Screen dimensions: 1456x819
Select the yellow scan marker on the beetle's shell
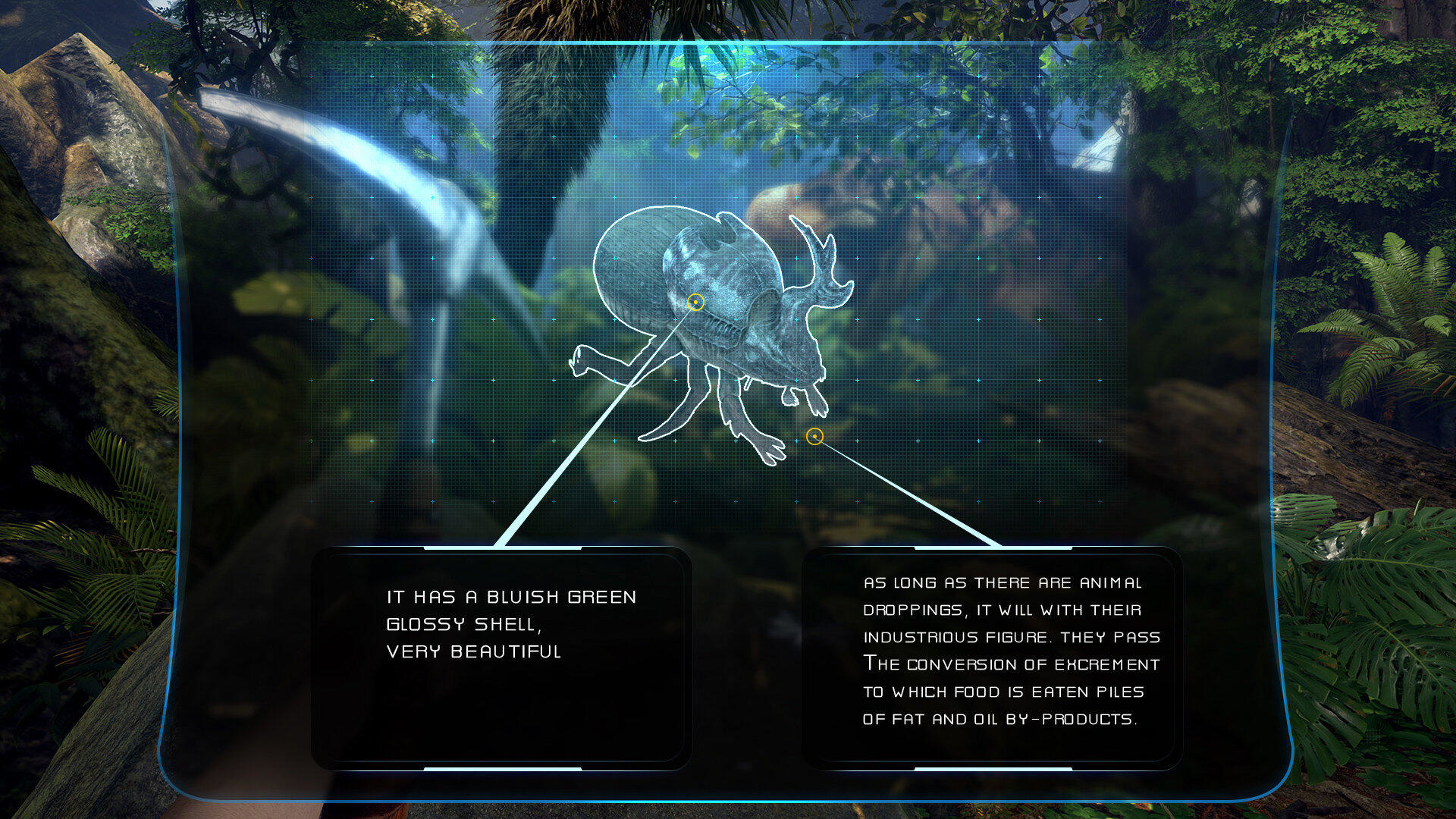[x=695, y=303]
